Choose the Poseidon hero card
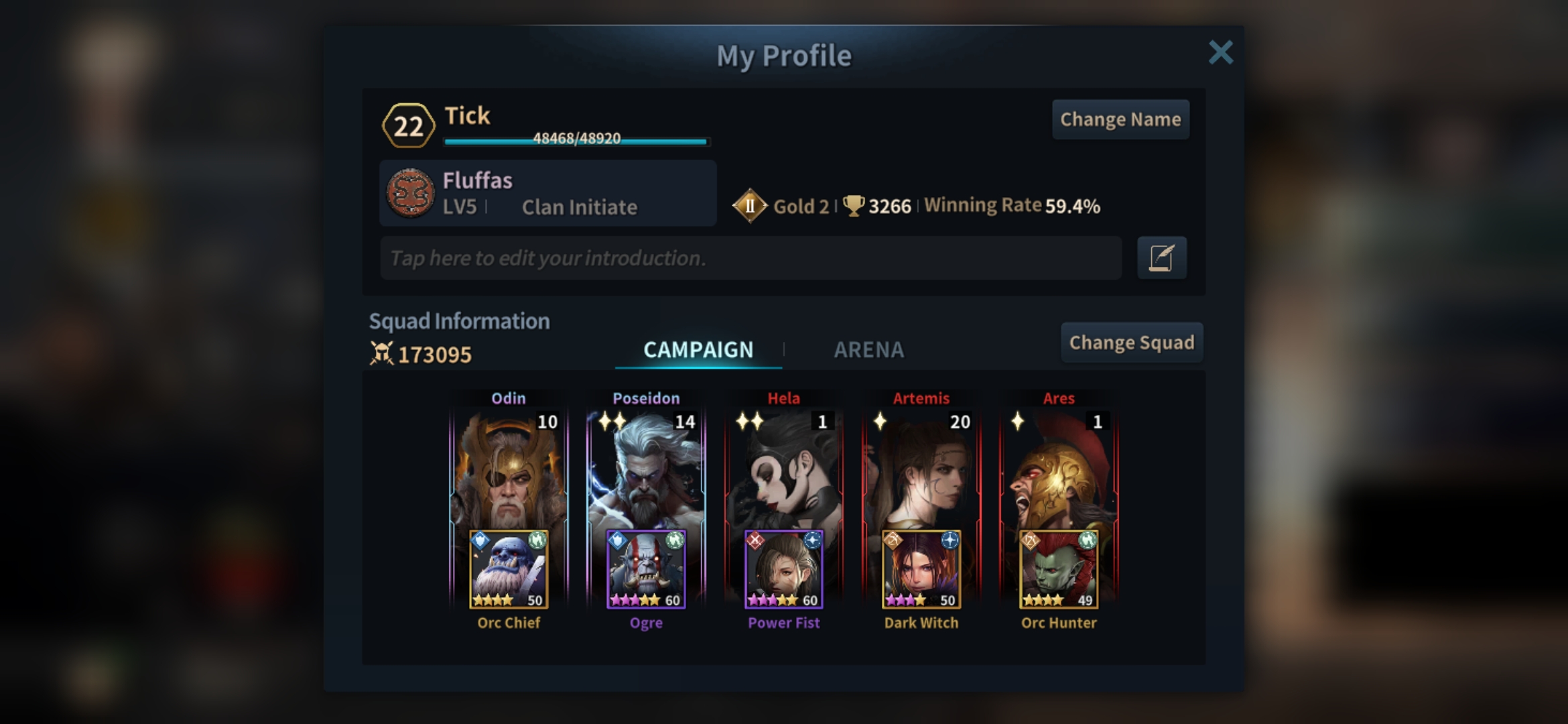Viewport: 1568px width, 724px height. (x=646, y=469)
